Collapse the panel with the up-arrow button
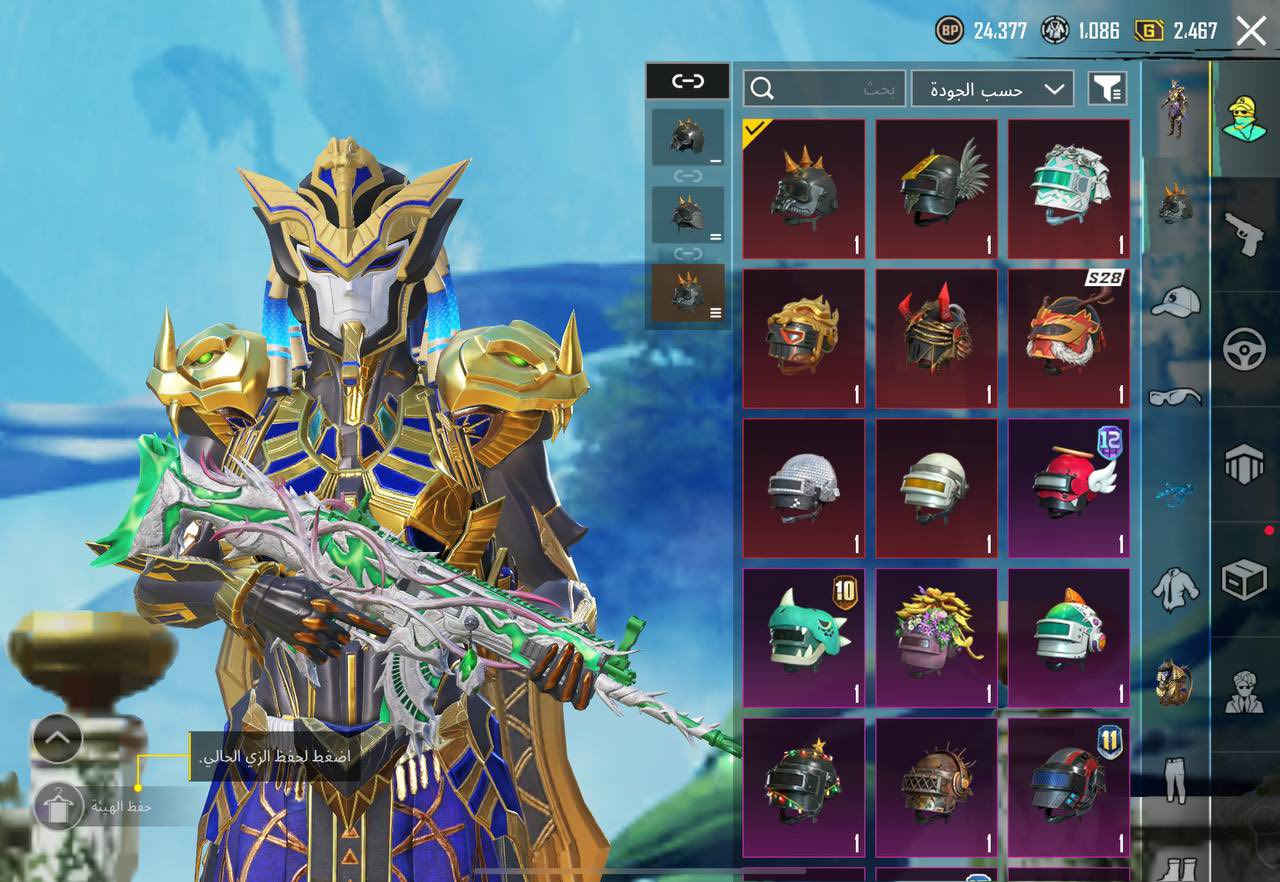 (57, 740)
